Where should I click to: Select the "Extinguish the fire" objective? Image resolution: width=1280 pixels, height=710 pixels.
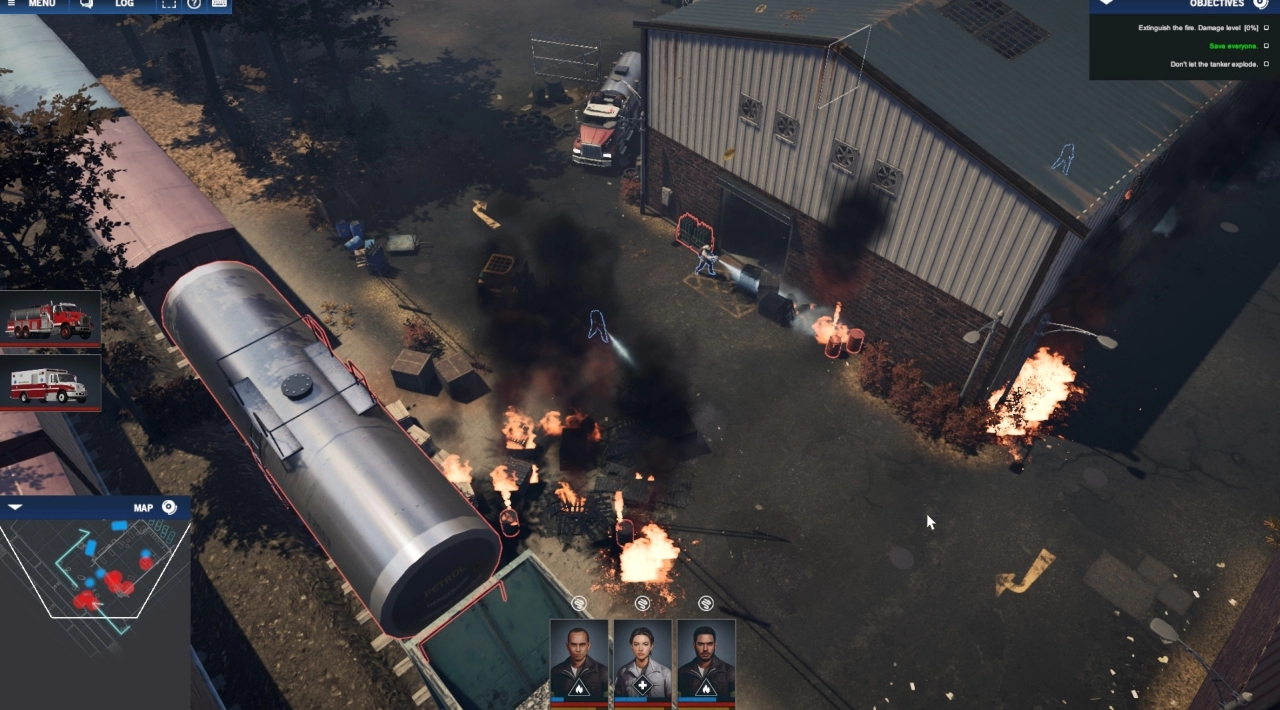click(1197, 28)
